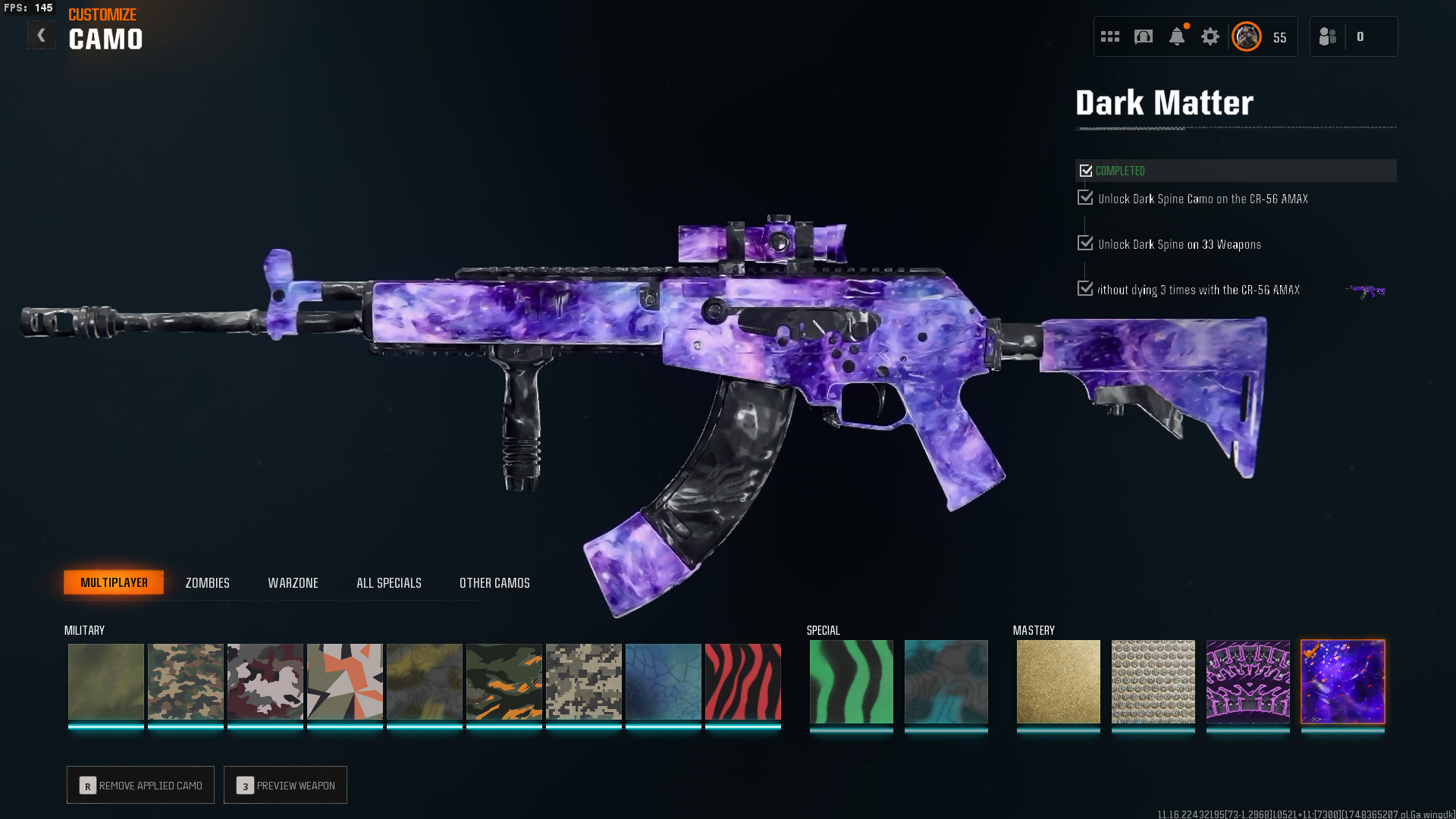This screenshot has width=1456, height=819.
Task: Open the player profile avatar
Action: tap(1246, 36)
